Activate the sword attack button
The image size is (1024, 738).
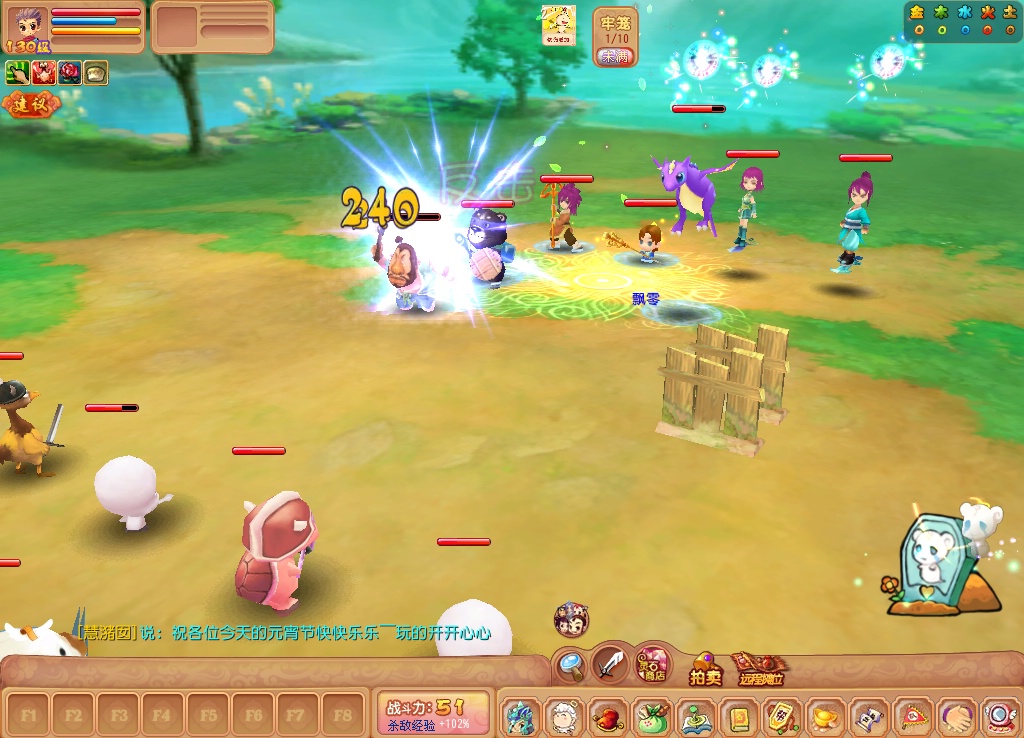coord(609,663)
